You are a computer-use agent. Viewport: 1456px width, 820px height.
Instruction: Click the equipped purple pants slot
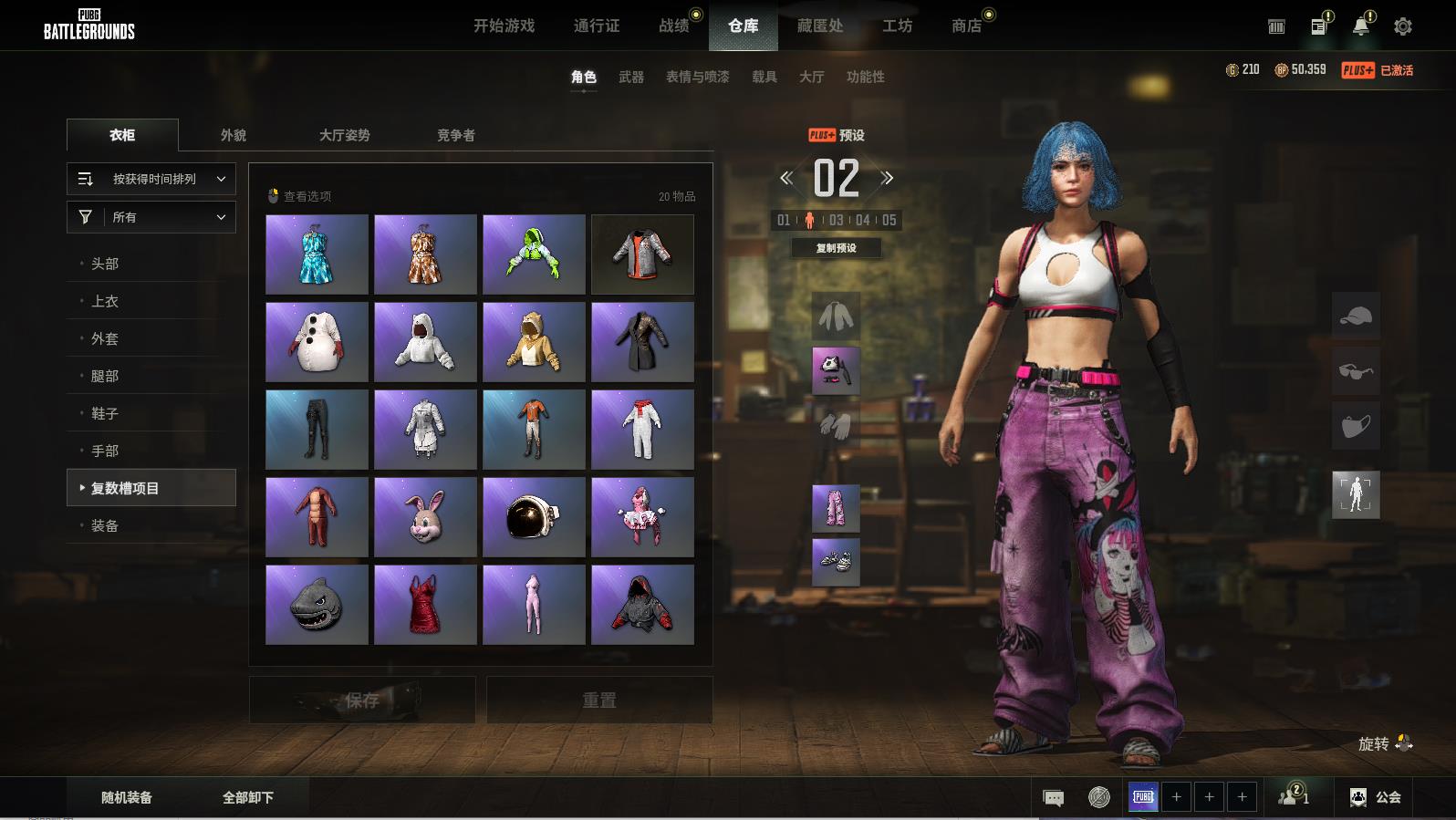click(836, 508)
